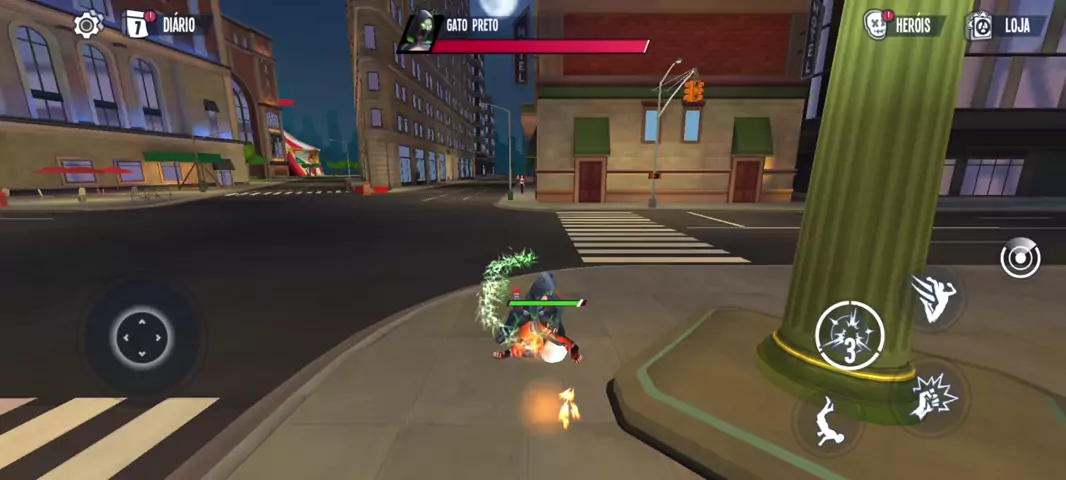Tap the jump flip button

(828, 421)
